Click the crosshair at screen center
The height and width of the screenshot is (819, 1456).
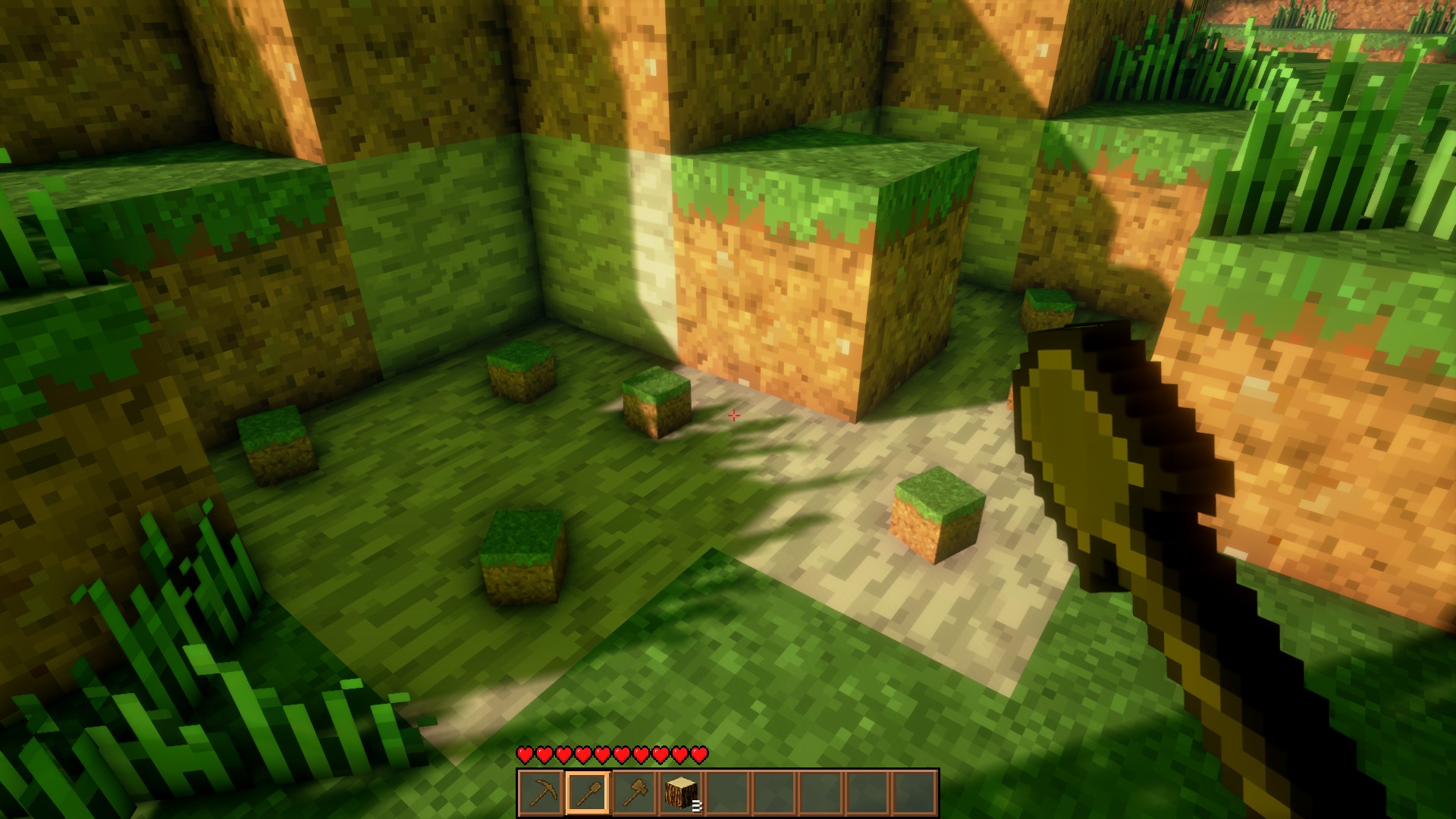click(x=733, y=416)
